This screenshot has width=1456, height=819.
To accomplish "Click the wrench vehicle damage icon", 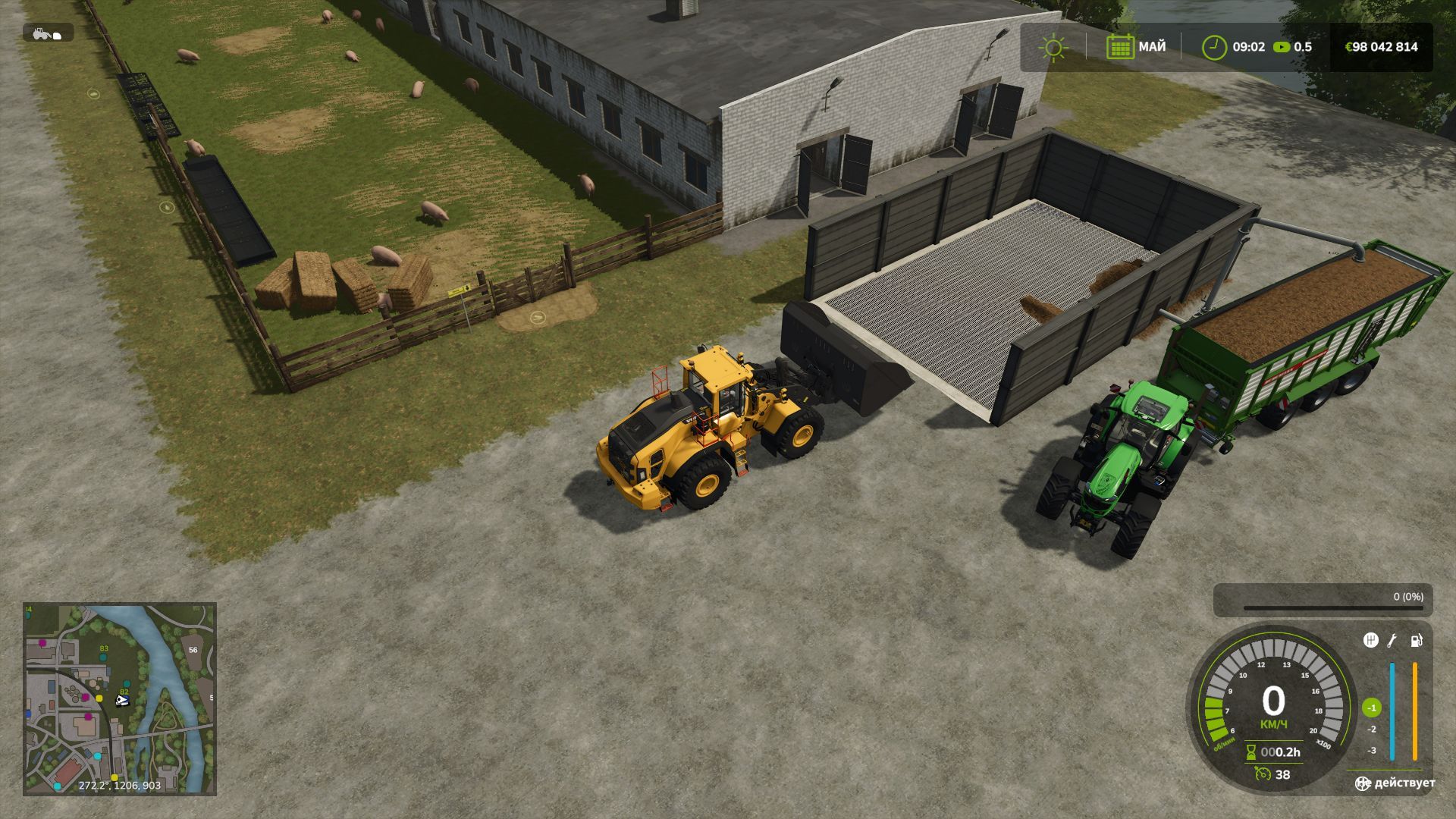I will (x=1392, y=641).
